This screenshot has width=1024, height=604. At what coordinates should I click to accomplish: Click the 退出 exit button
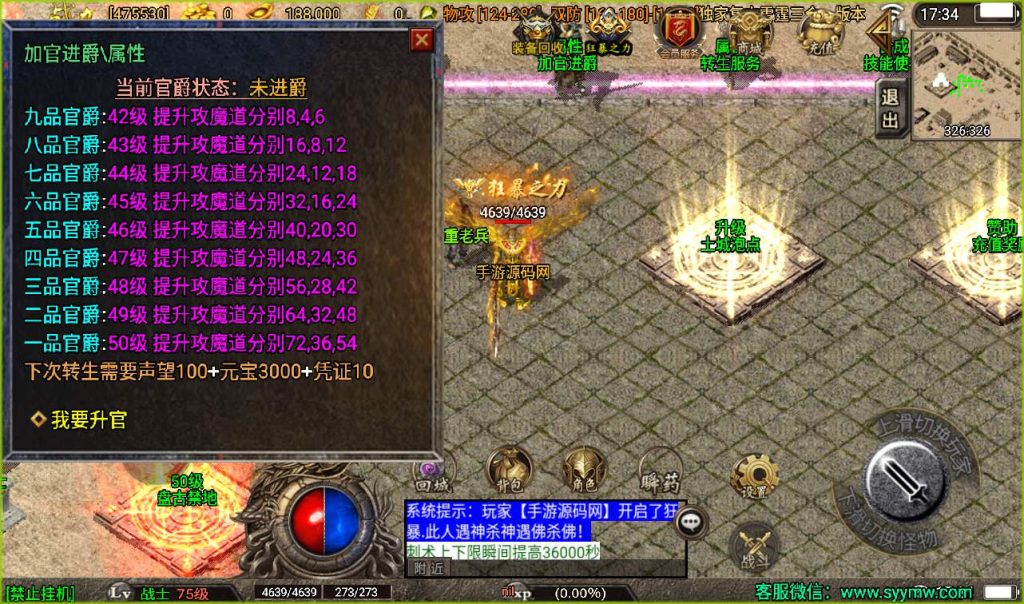[x=889, y=109]
